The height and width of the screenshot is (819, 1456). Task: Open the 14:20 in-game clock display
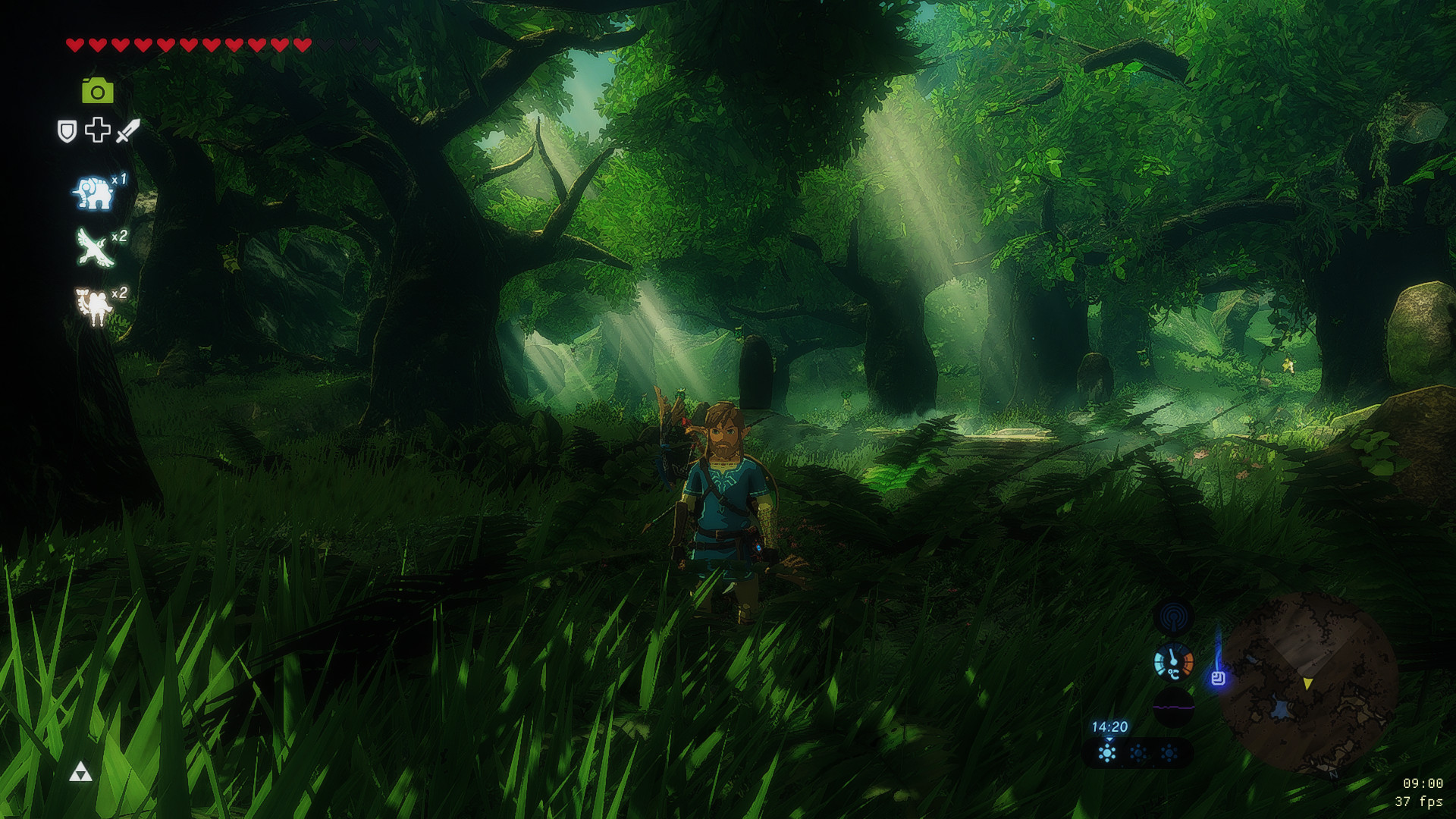point(1111,726)
